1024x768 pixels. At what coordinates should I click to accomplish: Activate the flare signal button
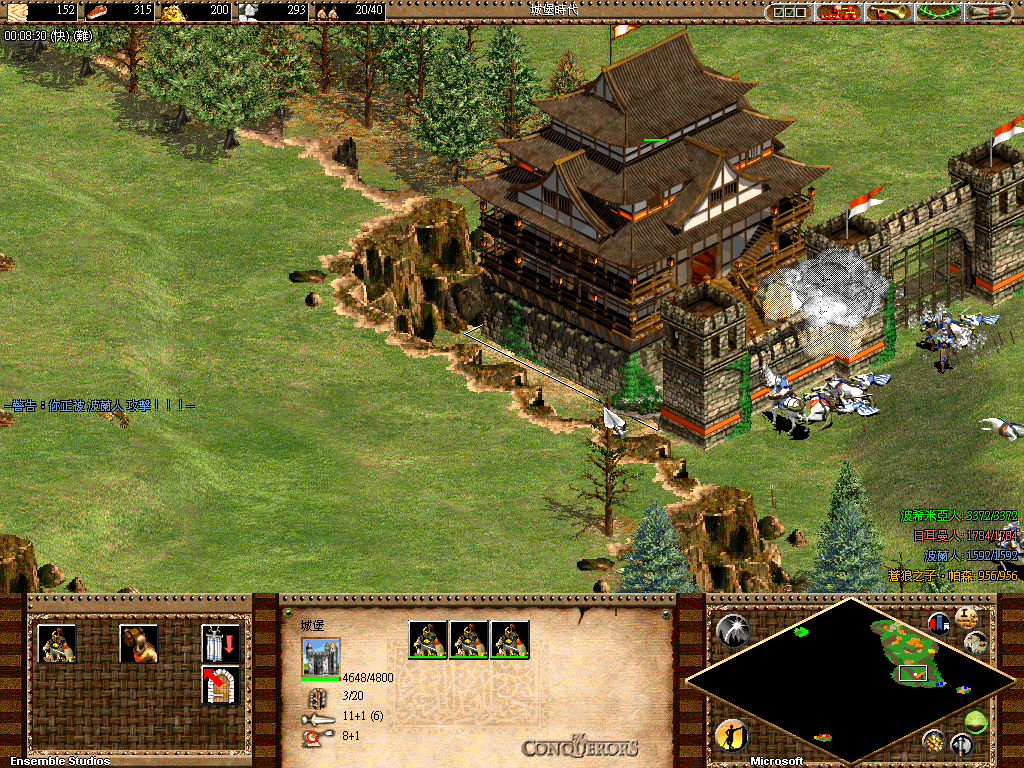point(731,630)
